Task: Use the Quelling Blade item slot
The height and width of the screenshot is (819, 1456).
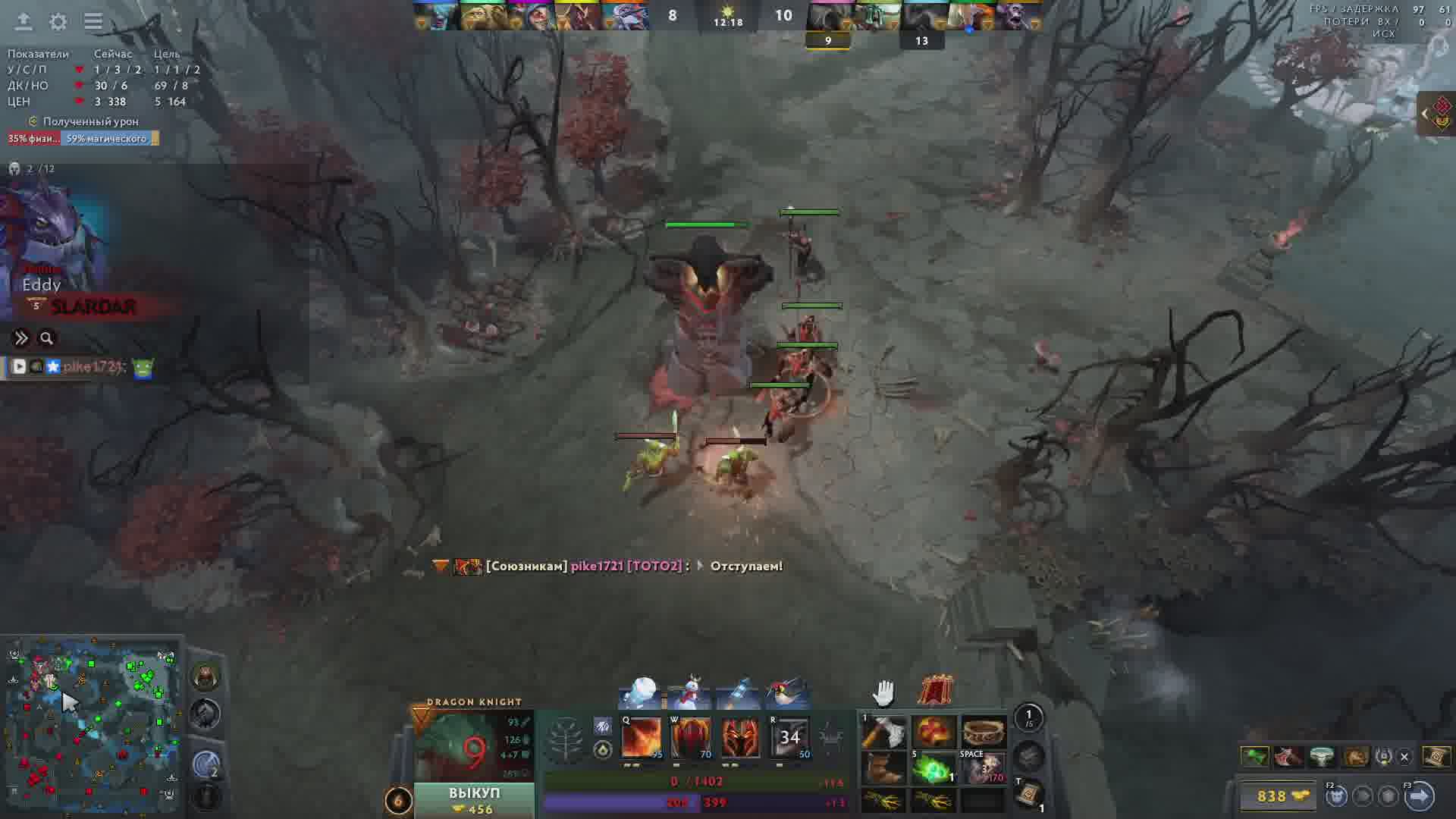Action: pyautogui.click(x=884, y=733)
